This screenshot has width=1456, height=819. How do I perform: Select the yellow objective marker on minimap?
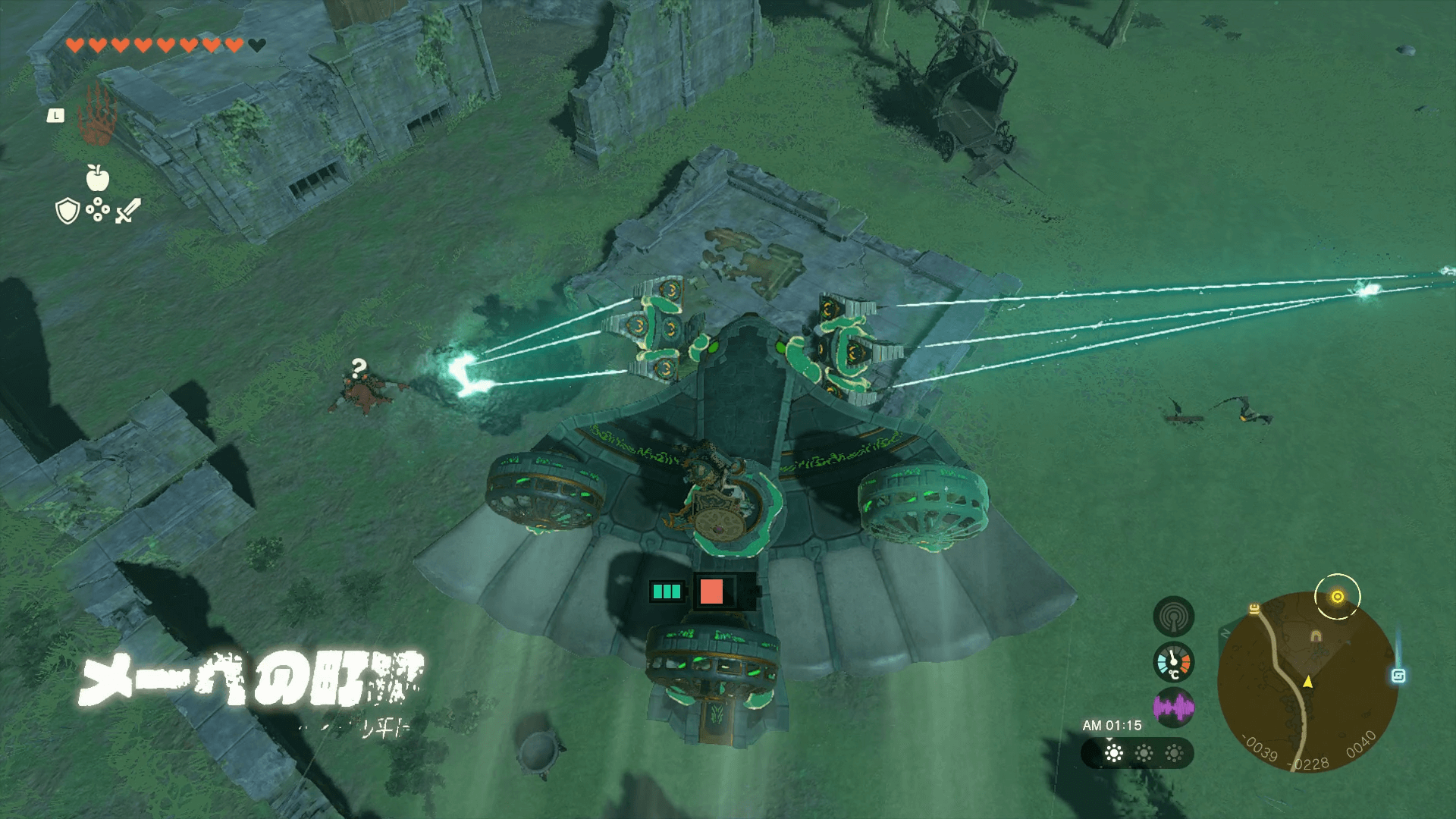1338,597
